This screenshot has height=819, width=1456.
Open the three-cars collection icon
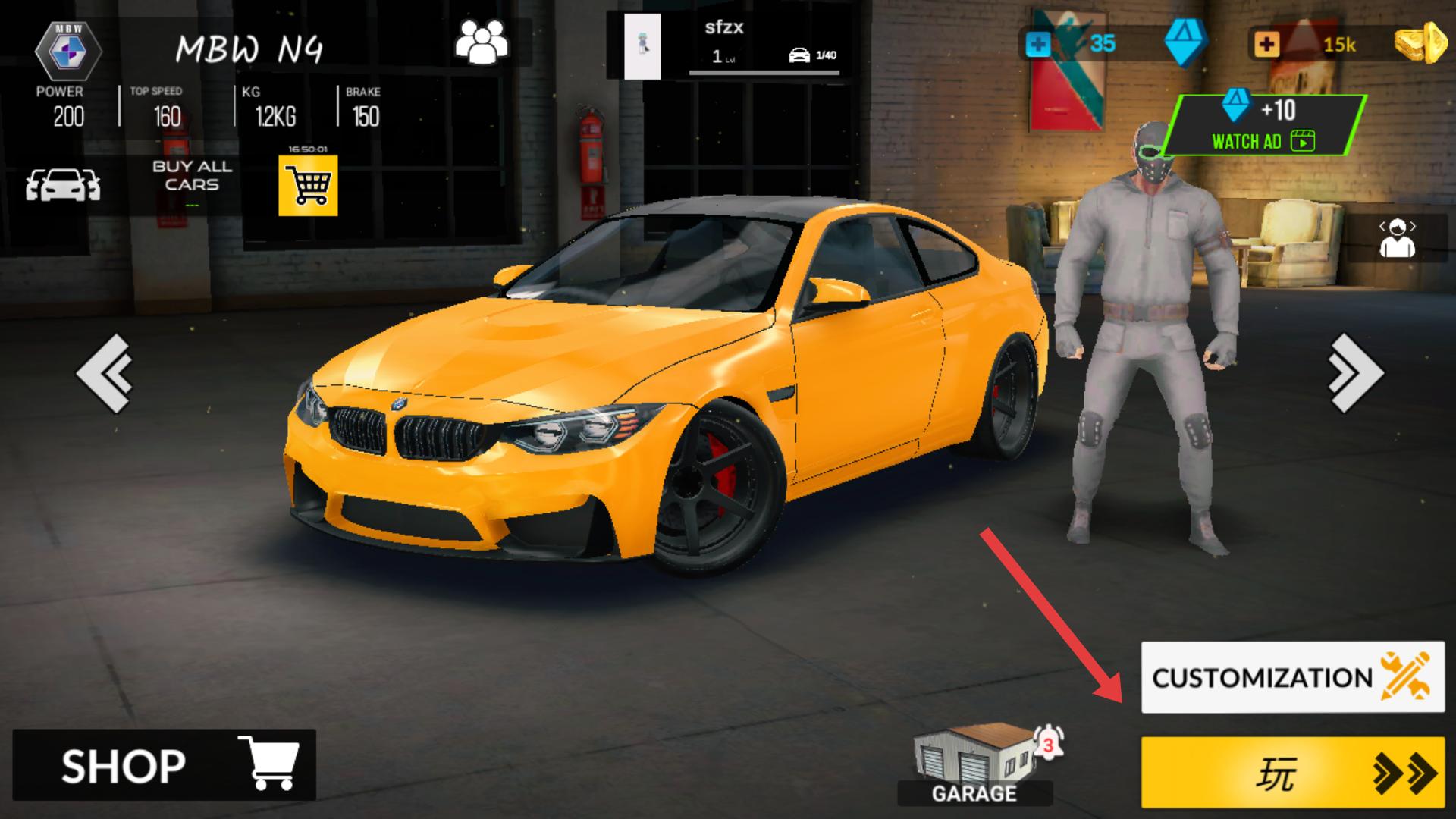click(x=63, y=184)
